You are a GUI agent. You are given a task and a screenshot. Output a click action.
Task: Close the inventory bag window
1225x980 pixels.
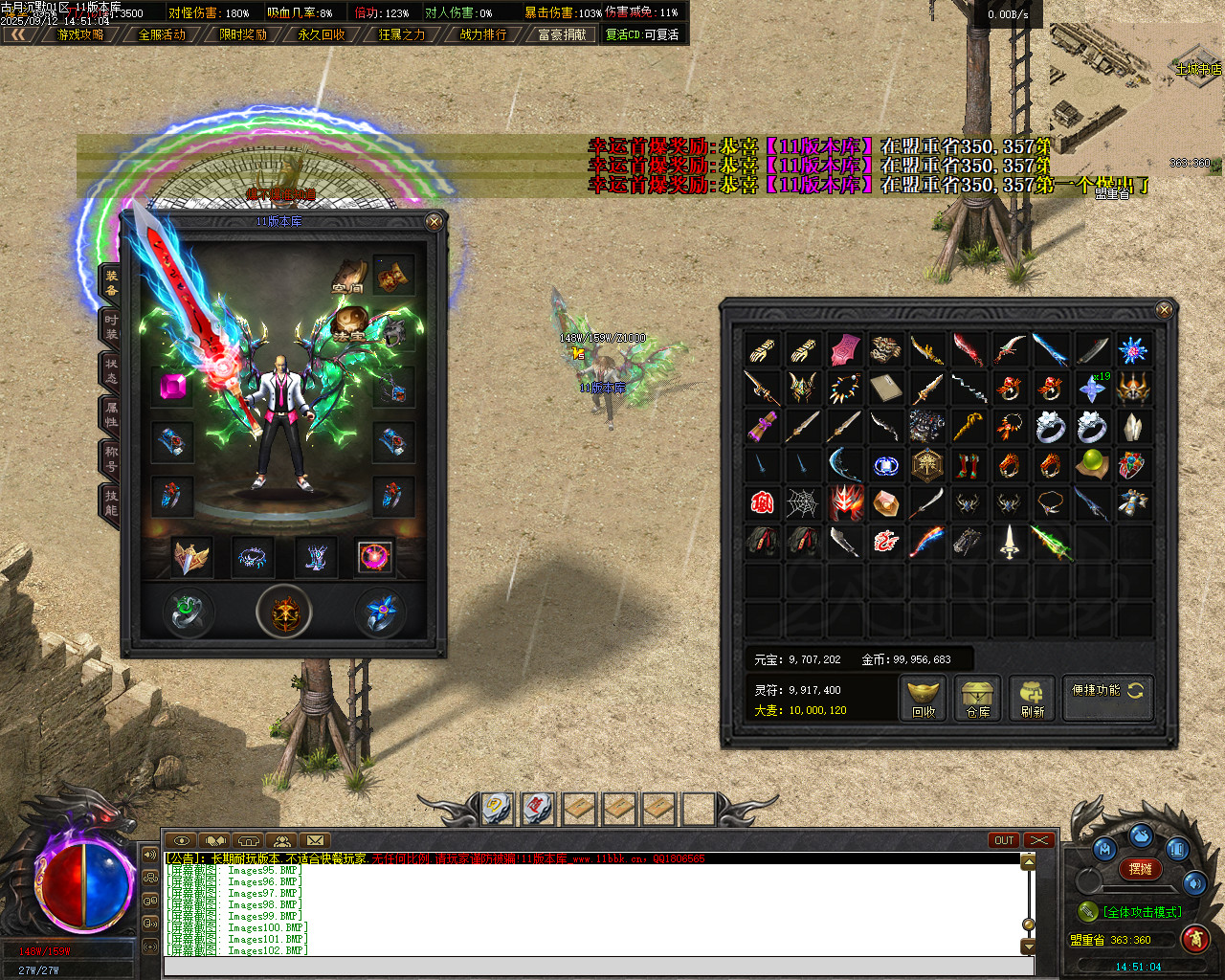[1164, 310]
